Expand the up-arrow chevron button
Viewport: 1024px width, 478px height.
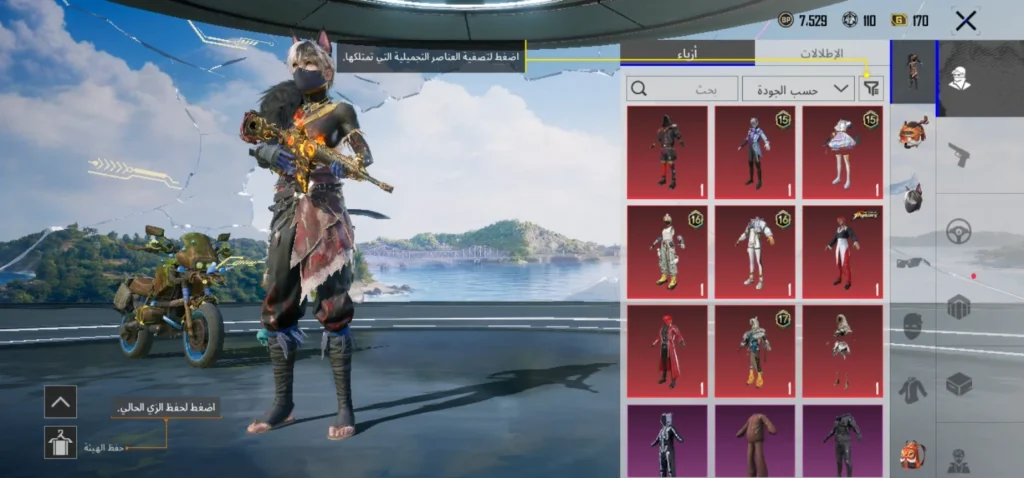click(60, 402)
